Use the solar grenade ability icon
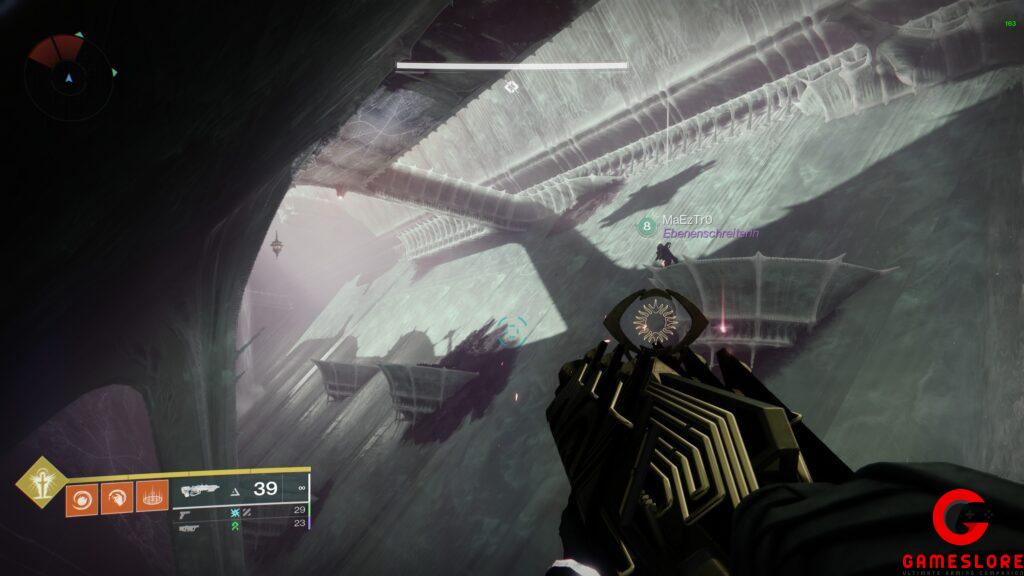The height and width of the screenshot is (576, 1024). coord(82,499)
